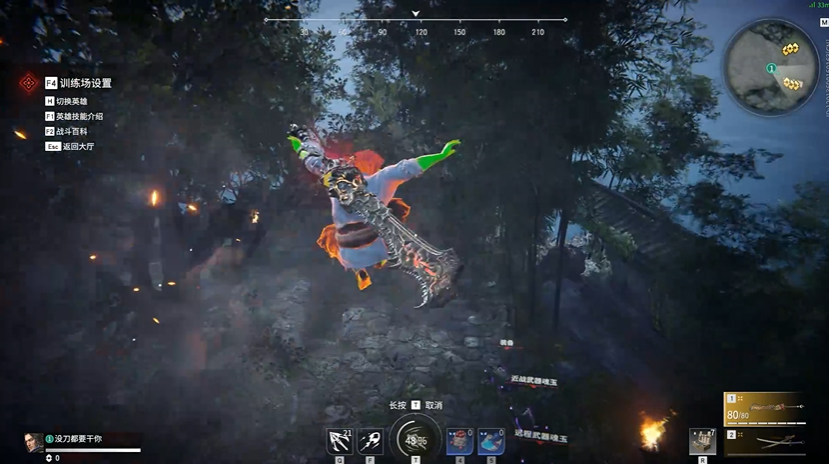Screen dimensions: 829x464
Task: Choose the switch hero option (切换英雄)
Action: (69, 101)
